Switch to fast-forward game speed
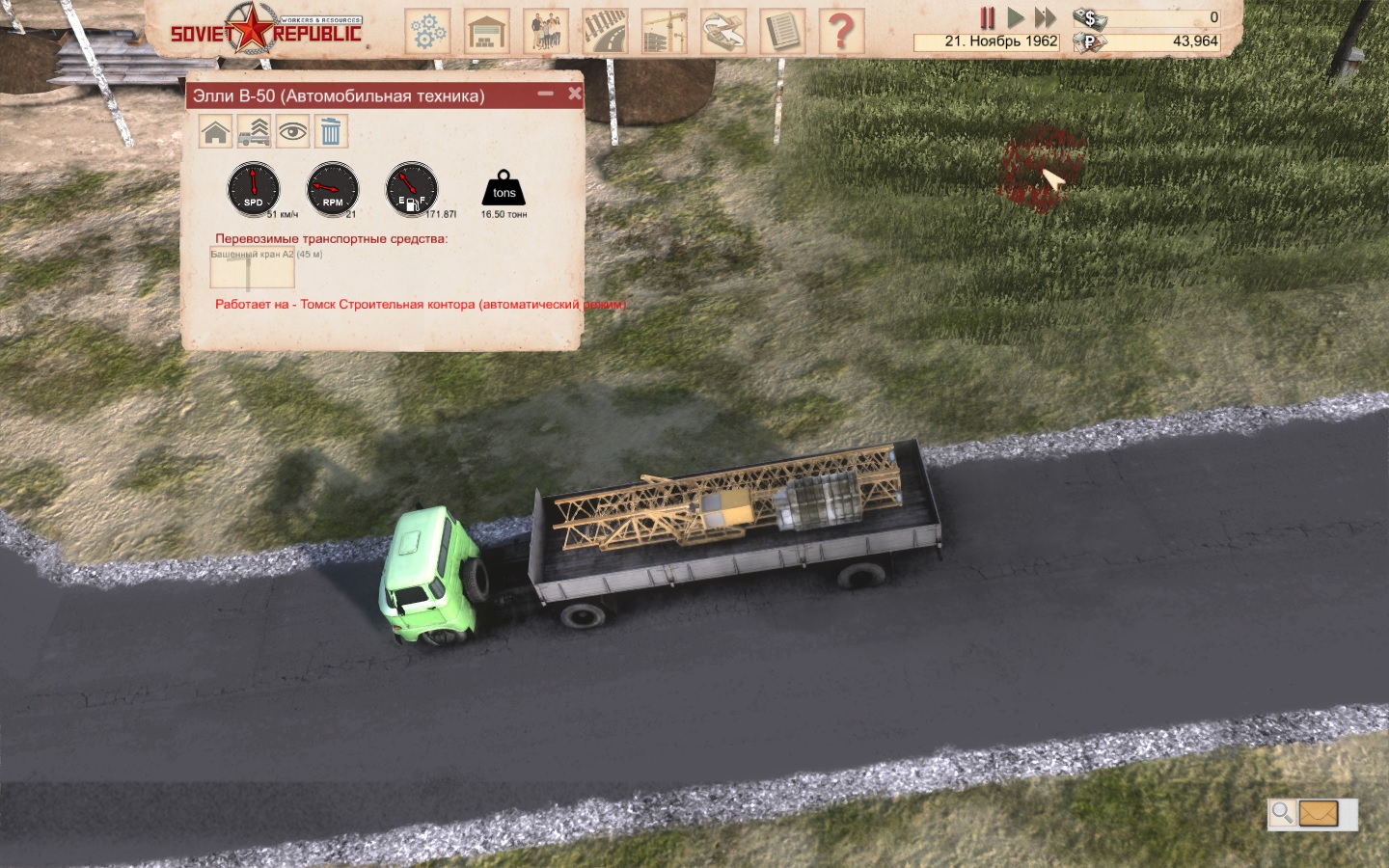1389x868 pixels. pyautogui.click(x=1045, y=17)
